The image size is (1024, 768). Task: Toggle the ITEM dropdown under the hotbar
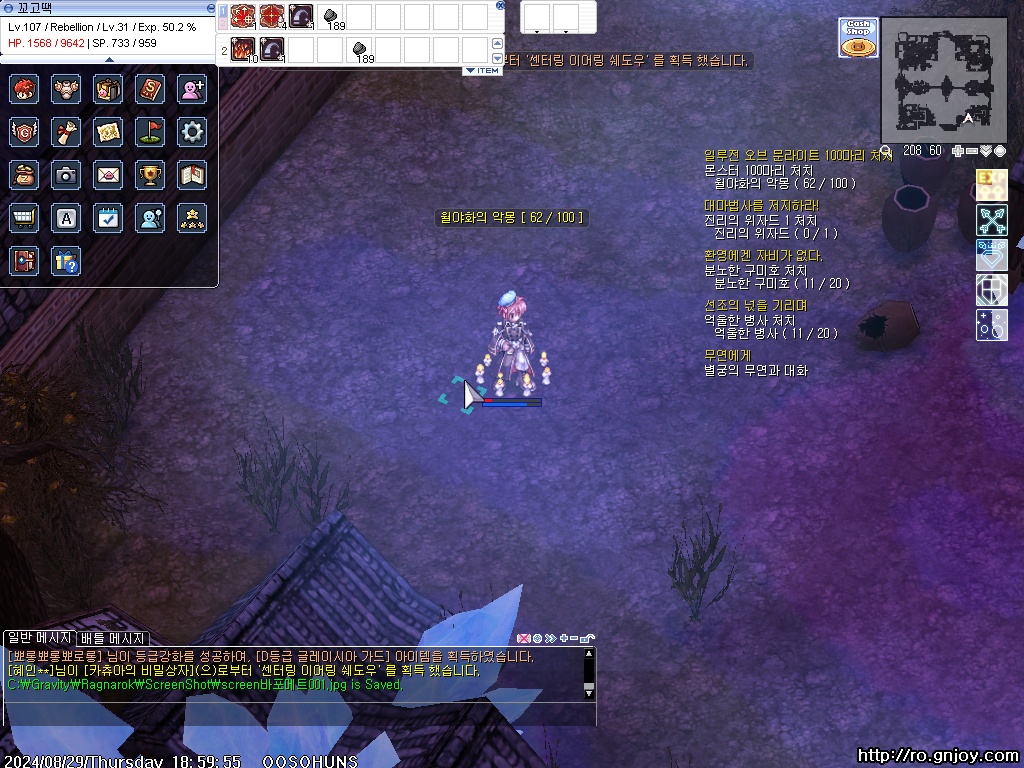tap(483, 71)
